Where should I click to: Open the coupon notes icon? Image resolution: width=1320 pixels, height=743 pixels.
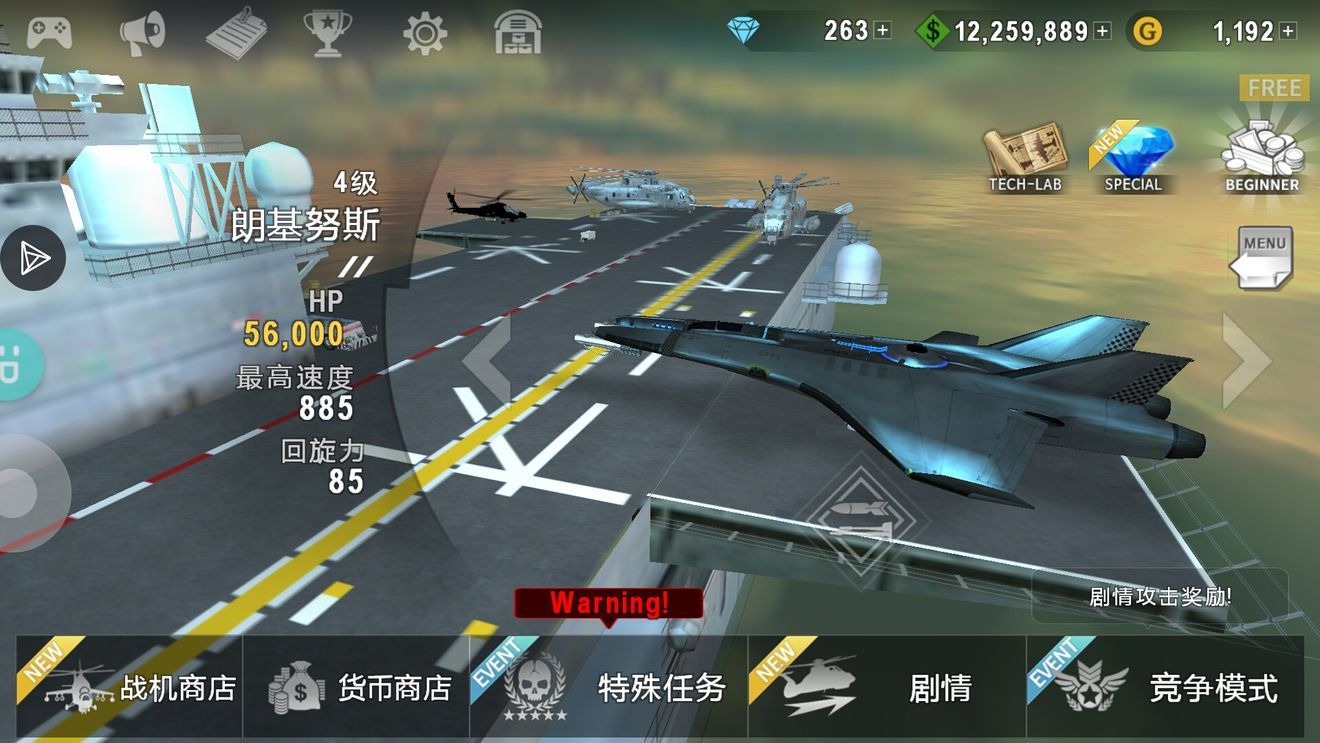(236, 30)
